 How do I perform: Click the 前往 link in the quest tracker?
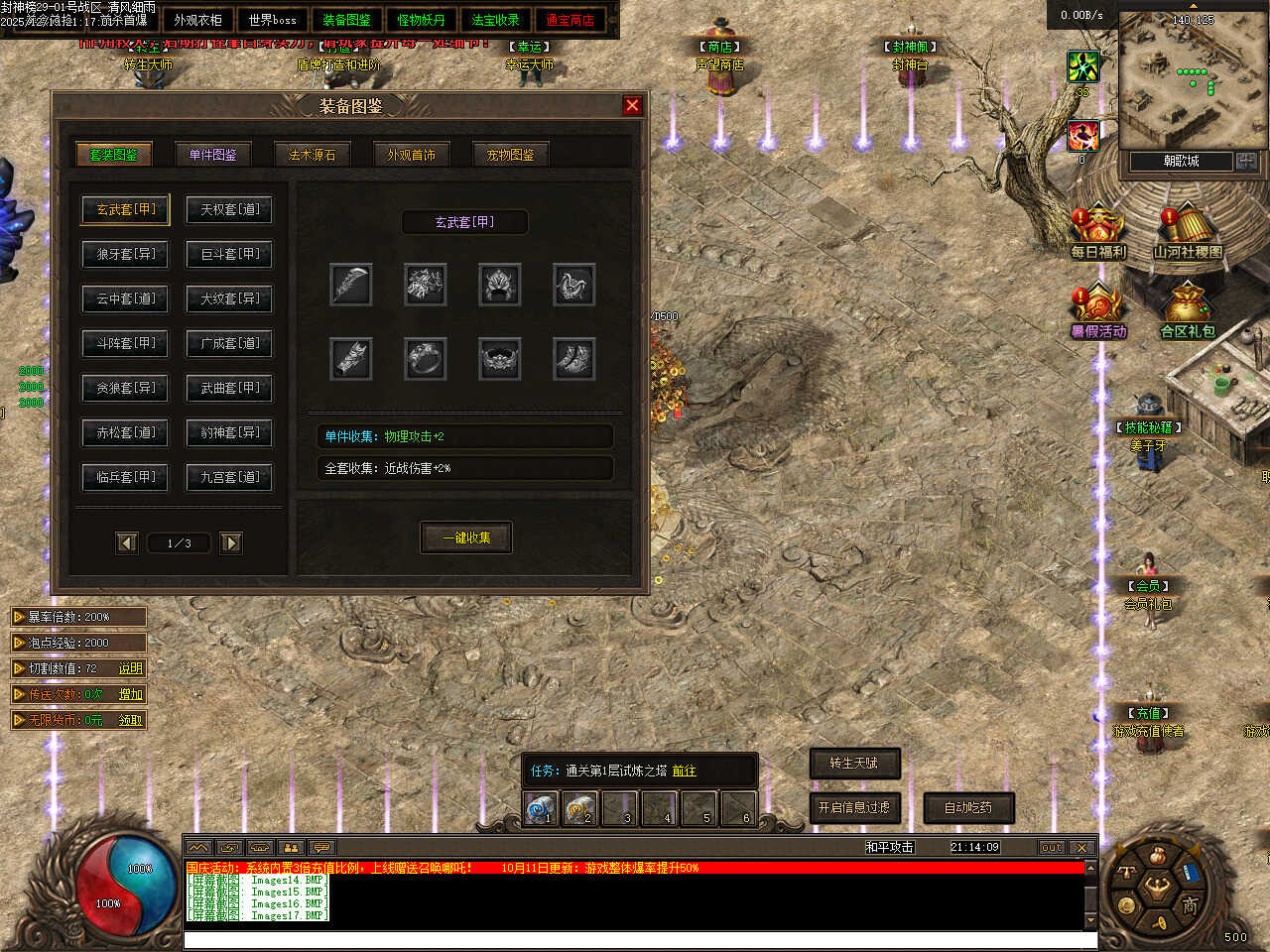684,771
